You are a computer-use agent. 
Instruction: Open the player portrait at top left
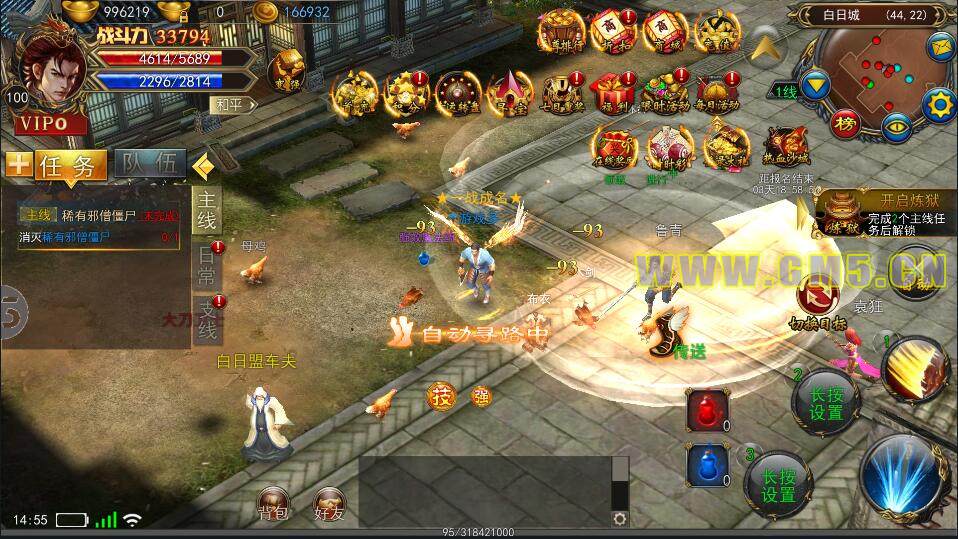click(x=52, y=72)
